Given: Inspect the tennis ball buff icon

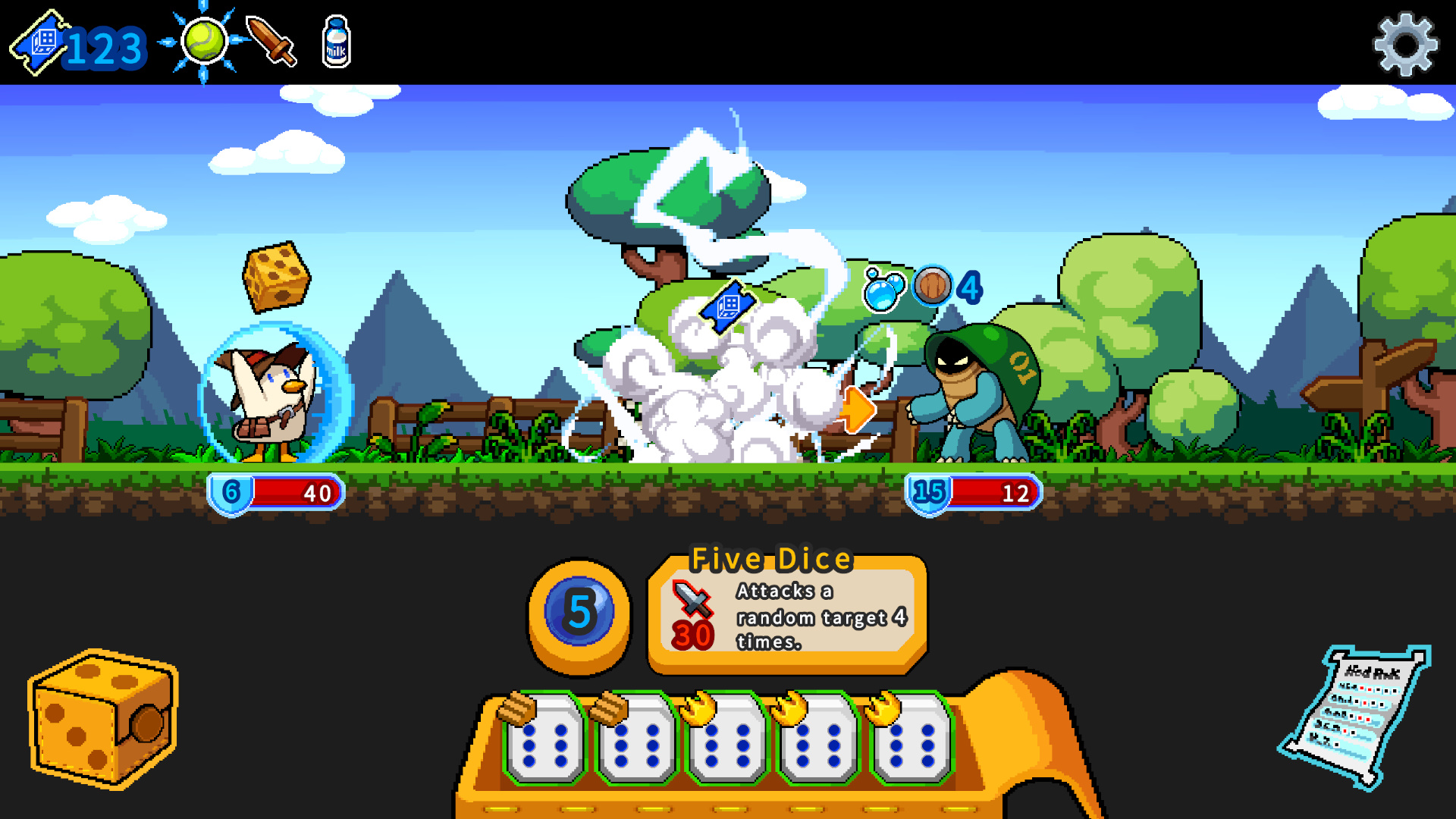Looking at the screenshot, I should [x=203, y=42].
